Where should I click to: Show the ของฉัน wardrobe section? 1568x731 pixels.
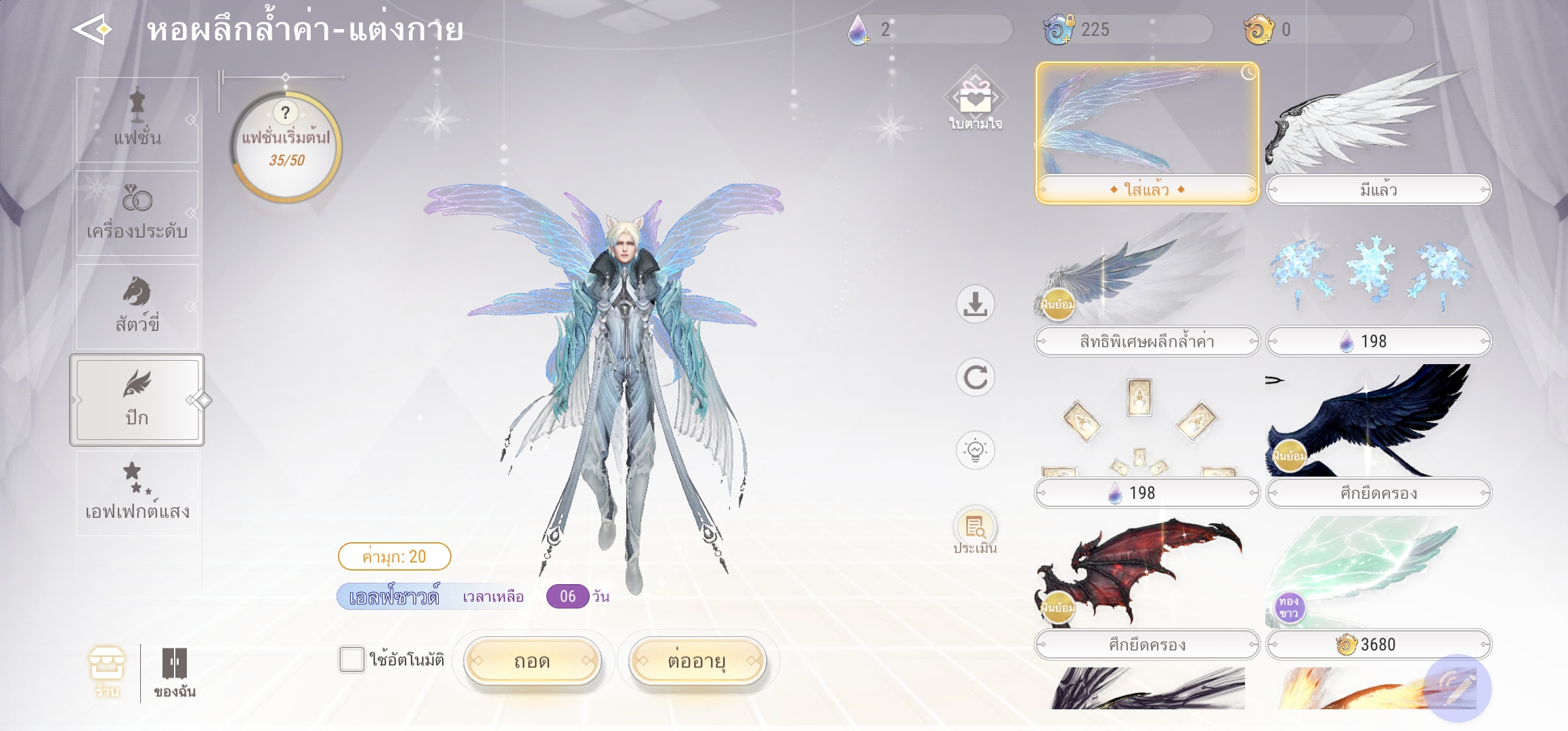[174, 671]
